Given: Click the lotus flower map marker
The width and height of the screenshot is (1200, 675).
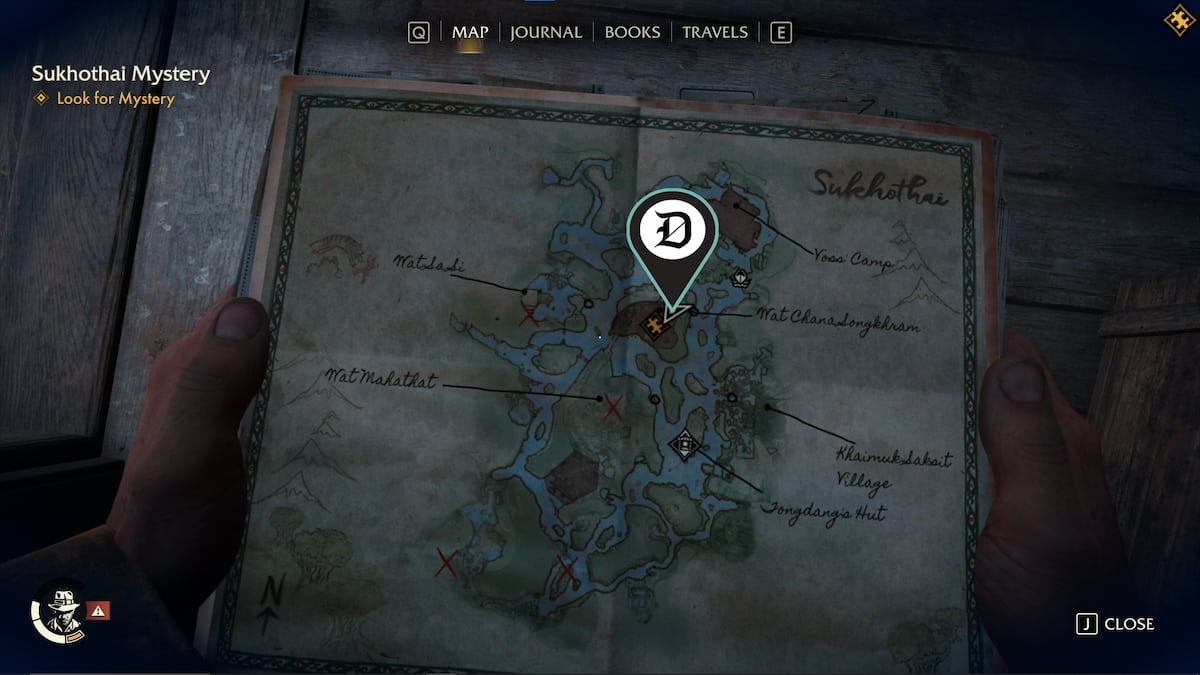Looking at the screenshot, I should [x=740, y=277].
